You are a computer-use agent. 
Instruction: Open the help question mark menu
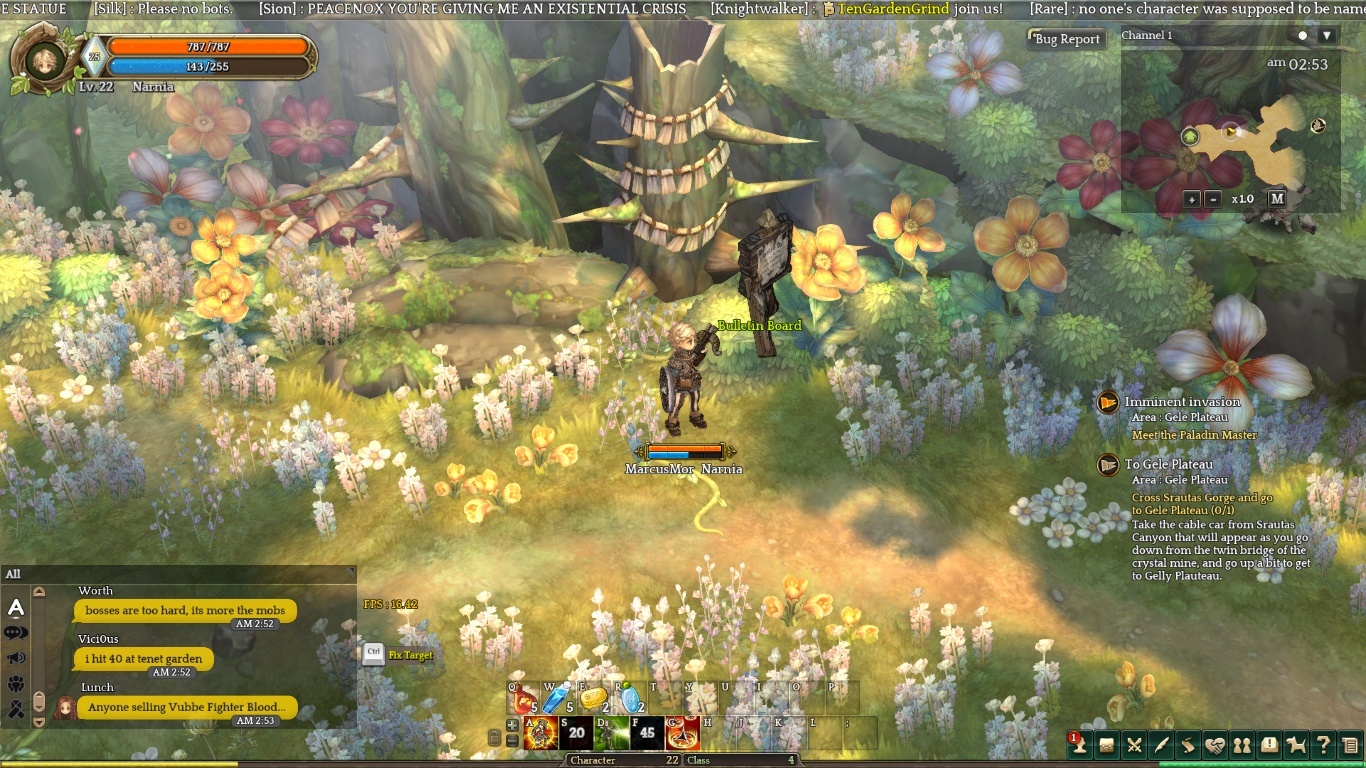(1323, 744)
